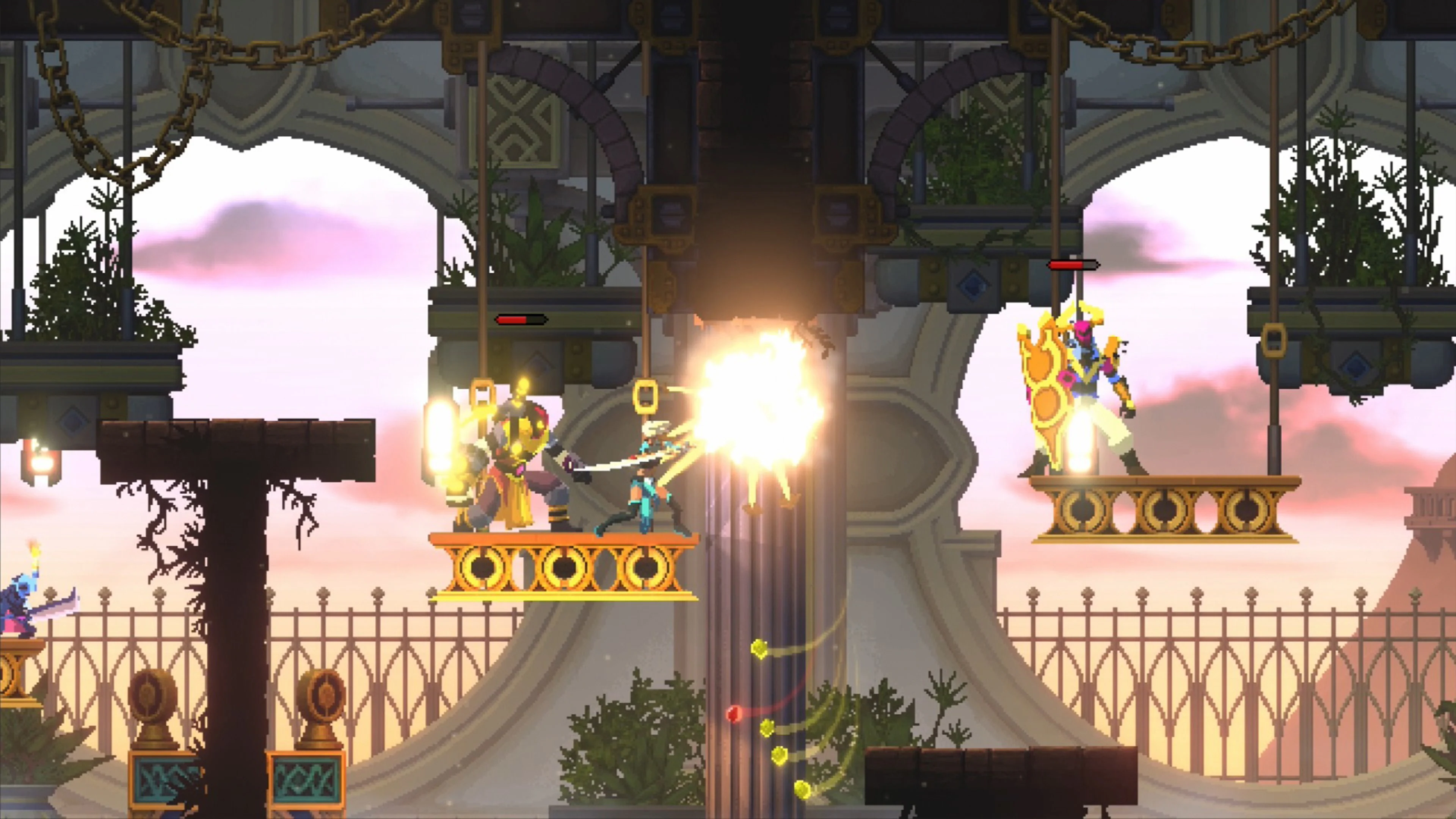Screen dimensions: 1456x819
Task: Click the wooden beam structure on the left
Action: click(x=237, y=452)
